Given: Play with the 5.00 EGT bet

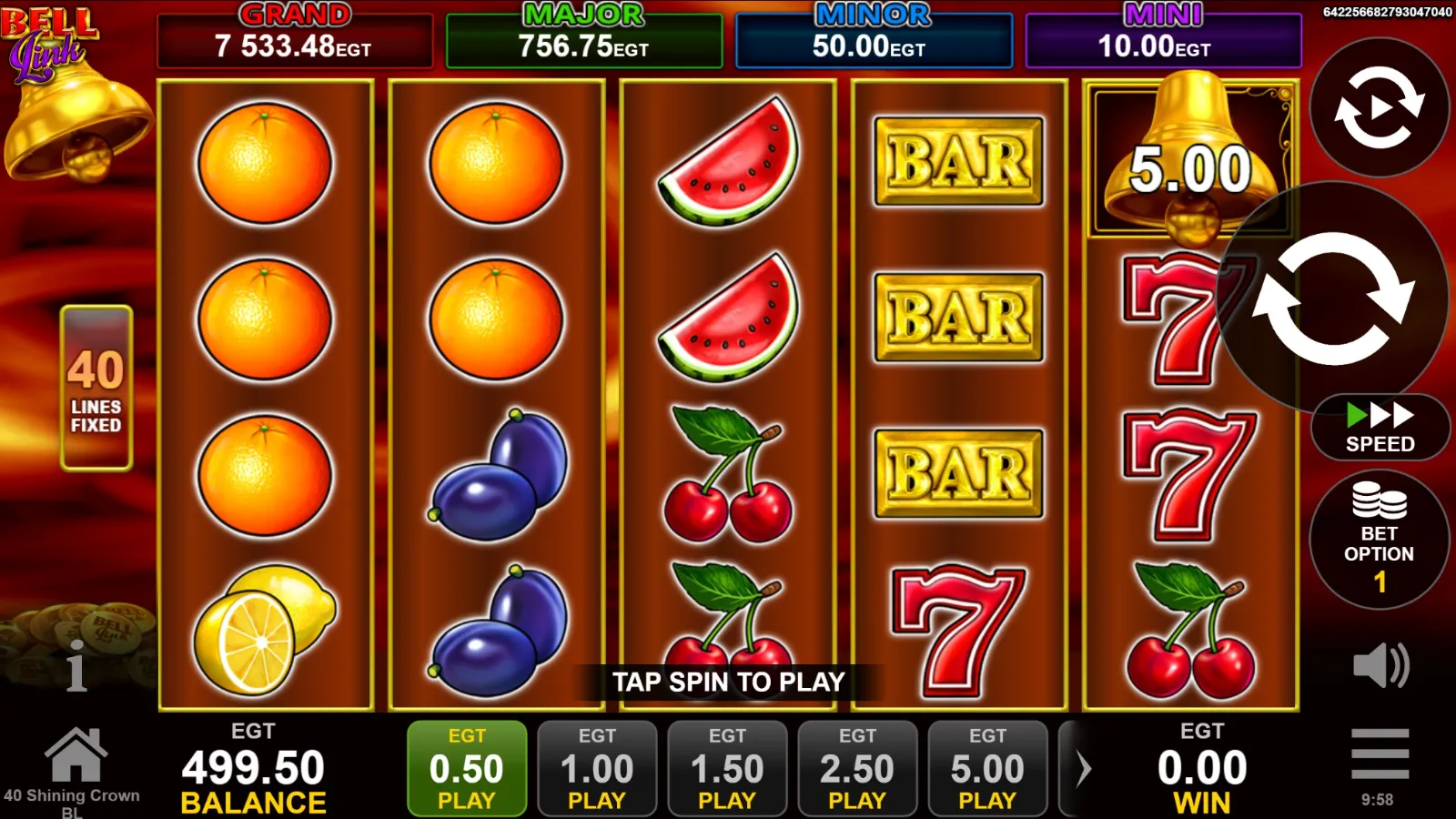Looking at the screenshot, I should pos(987,769).
